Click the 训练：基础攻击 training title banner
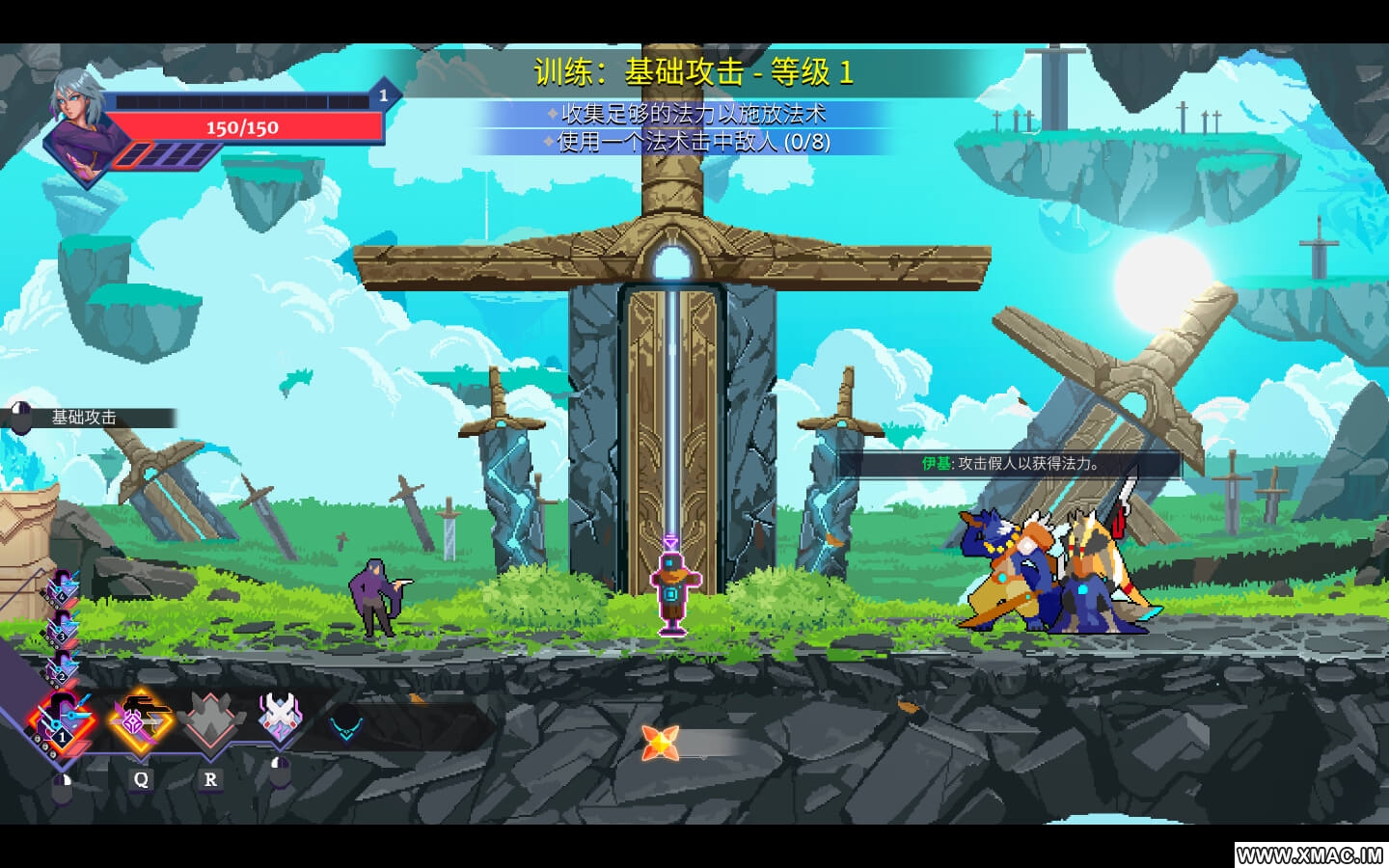 pyautogui.click(x=693, y=71)
